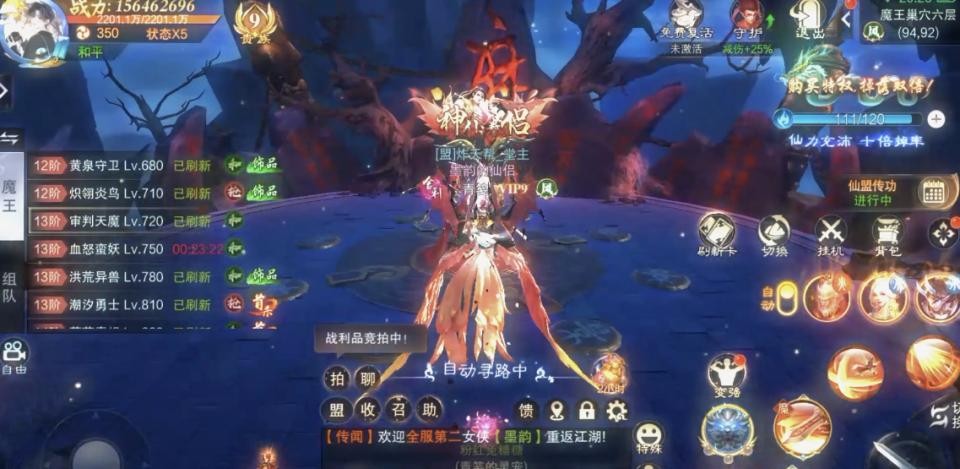Open the gear settings icon
Viewport: 960px width, 469px height.
pyautogui.click(x=617, y=410)
